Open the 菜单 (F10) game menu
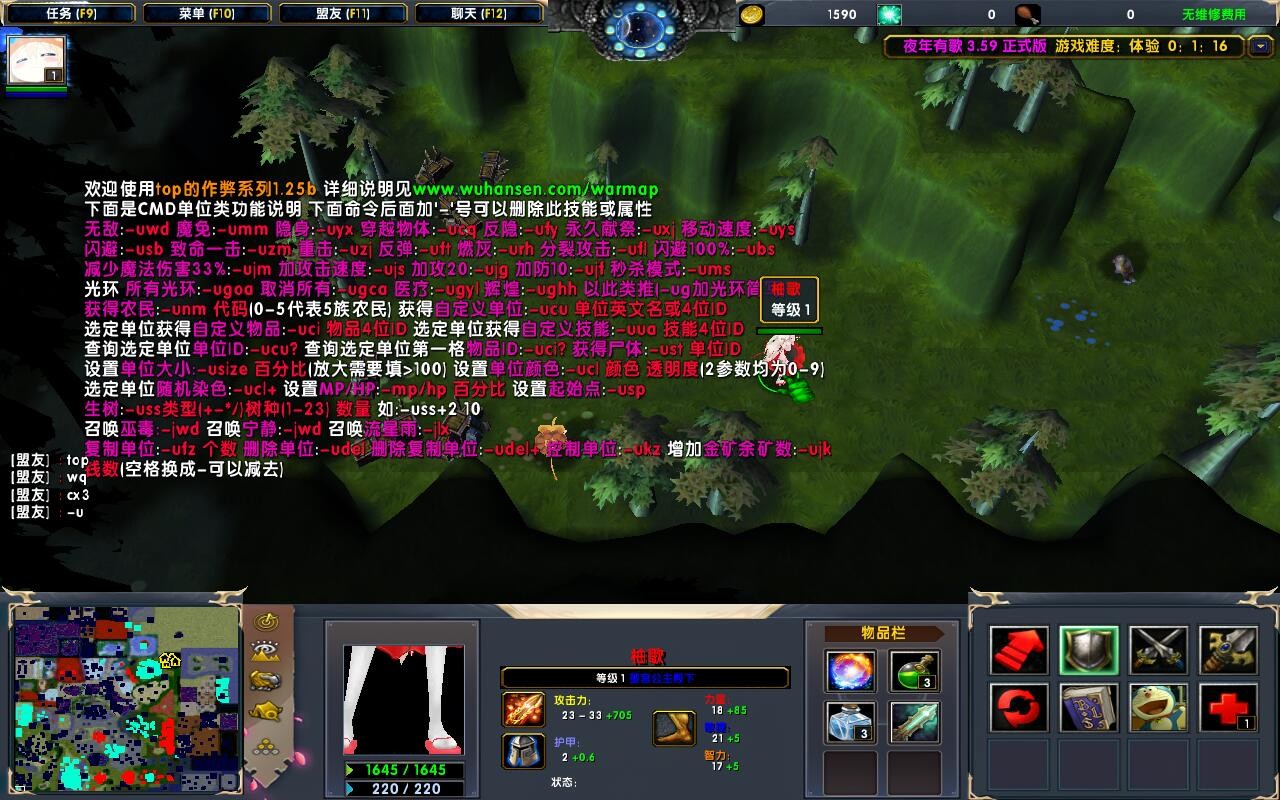Screen dimensions: 1280x800 [x=206, y=14]
